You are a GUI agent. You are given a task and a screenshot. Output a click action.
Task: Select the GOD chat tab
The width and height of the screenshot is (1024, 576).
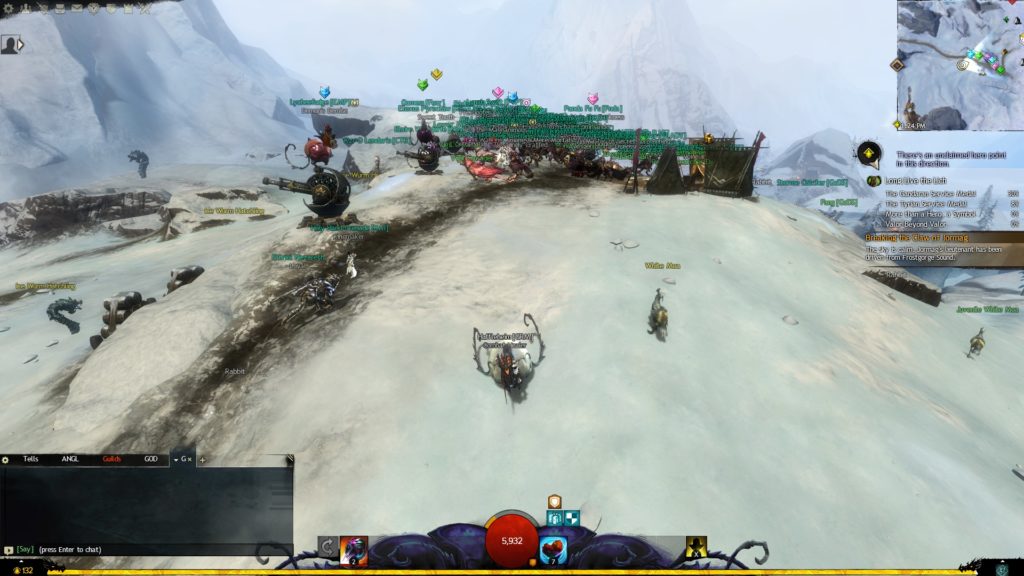(151, 459)
